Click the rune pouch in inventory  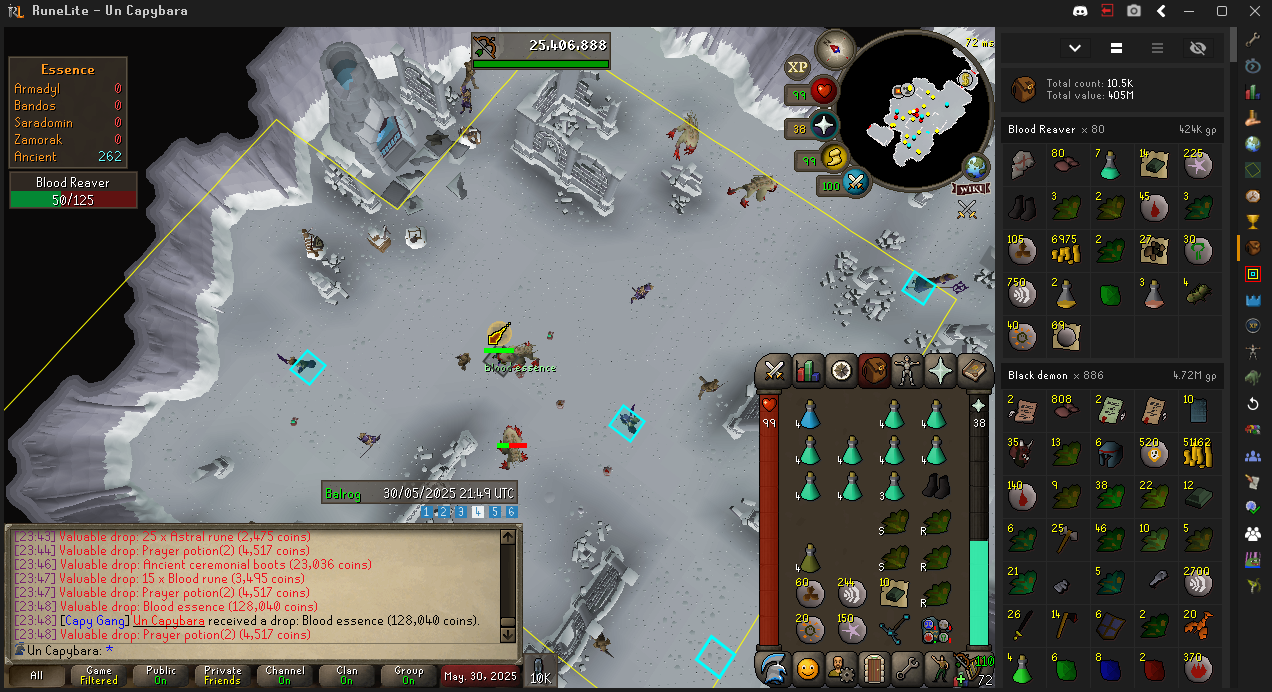point(935,630)
